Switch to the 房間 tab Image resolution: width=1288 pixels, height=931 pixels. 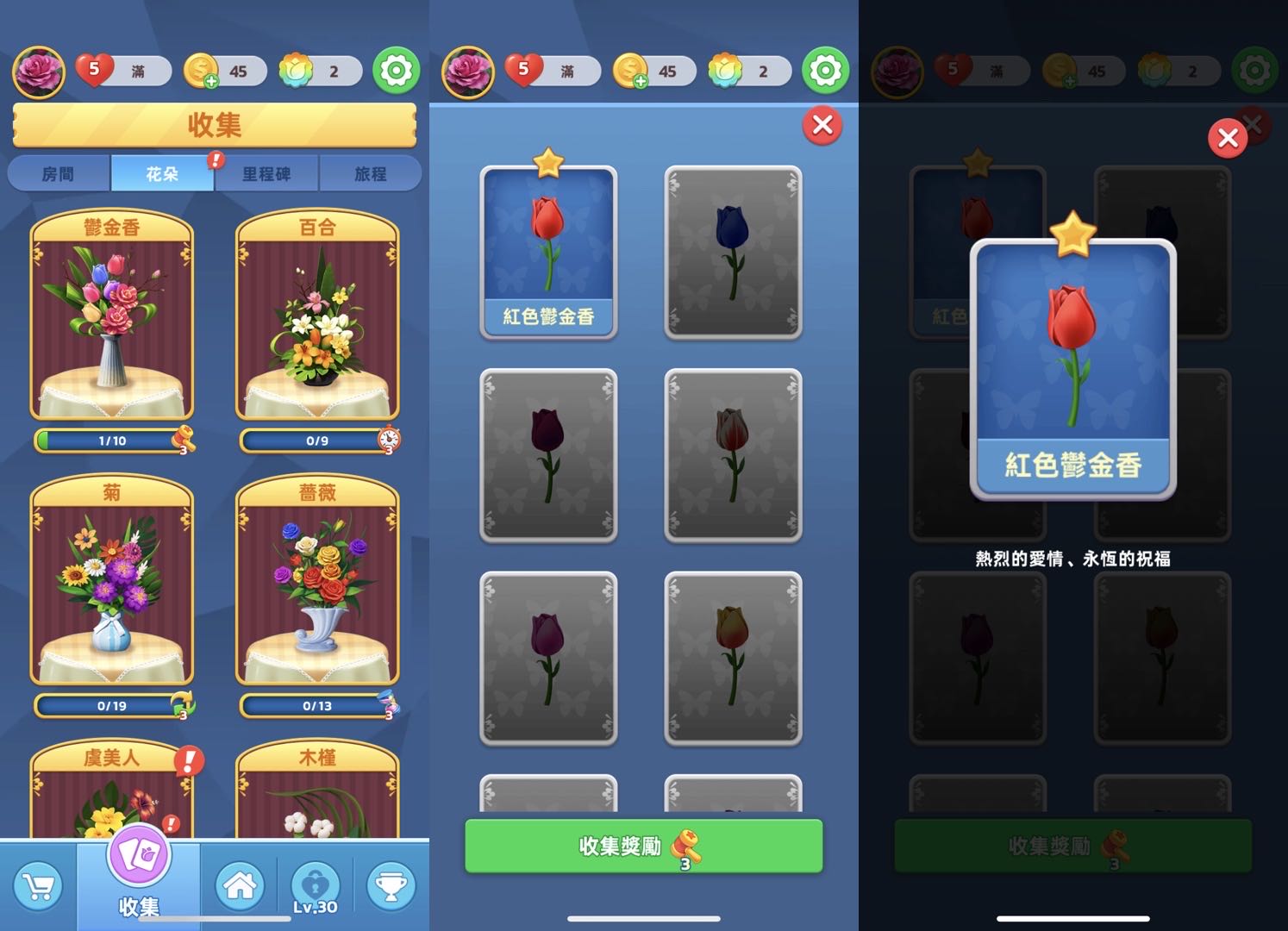pos(59,173)
